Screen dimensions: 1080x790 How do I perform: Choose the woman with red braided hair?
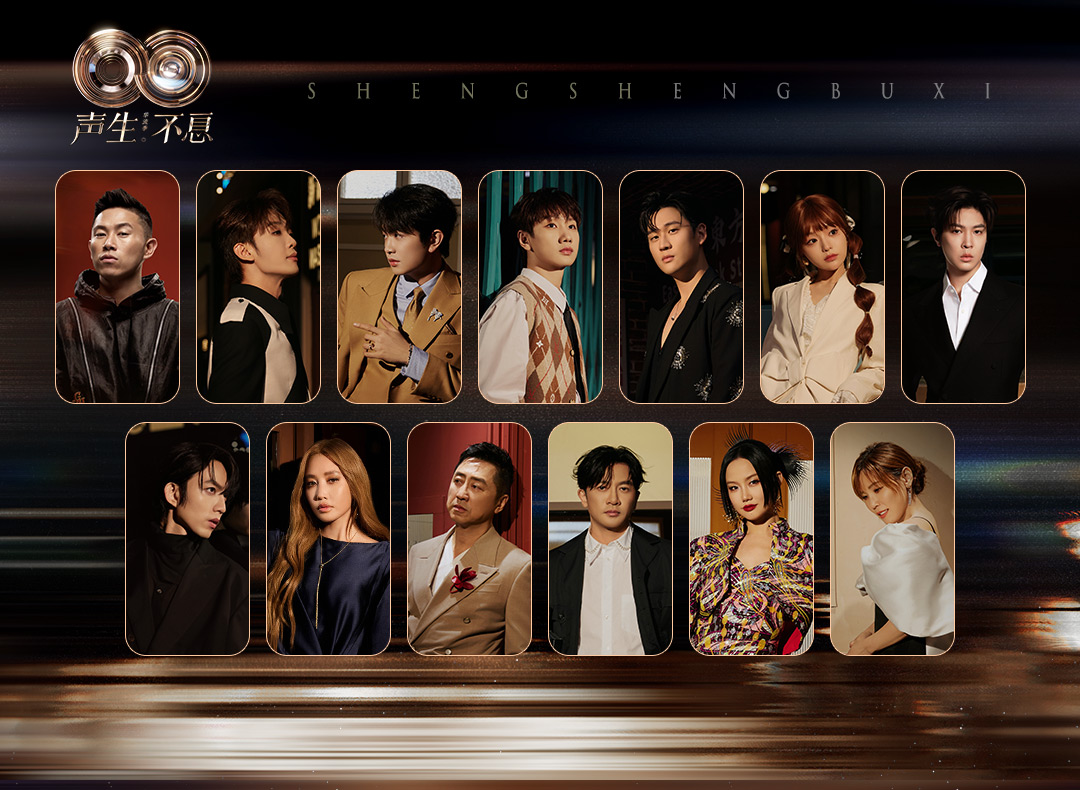(x=822, y=287)
